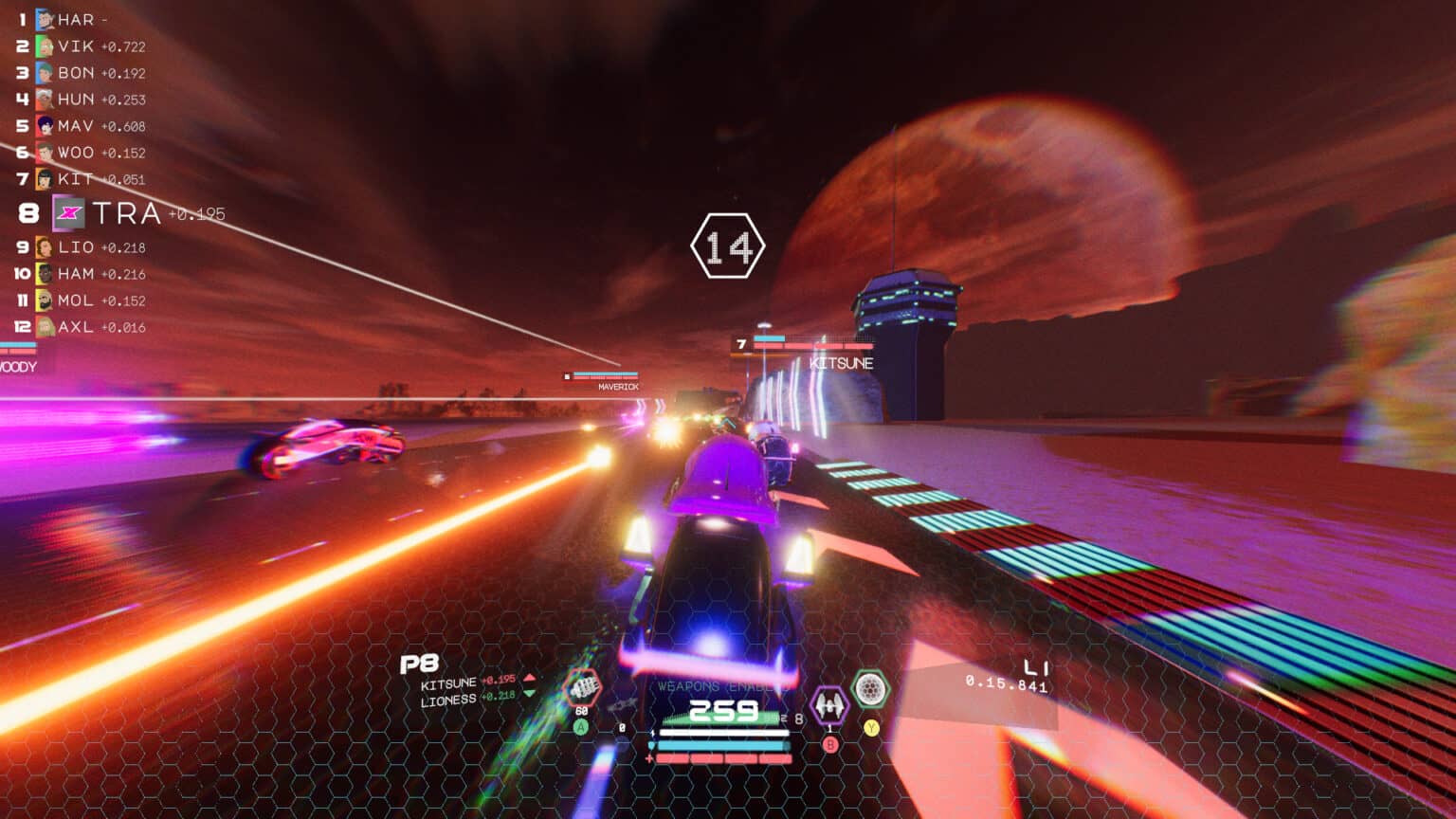
Task: Select the missile weapon icon above the B button
Action: pyautogui.click(x=830, y=703)
